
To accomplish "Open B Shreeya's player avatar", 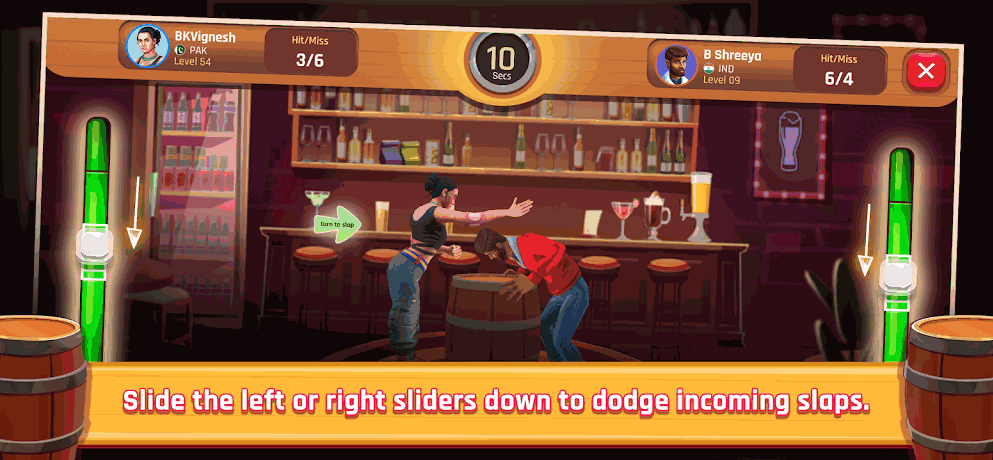I will click(x=676, y=66).
